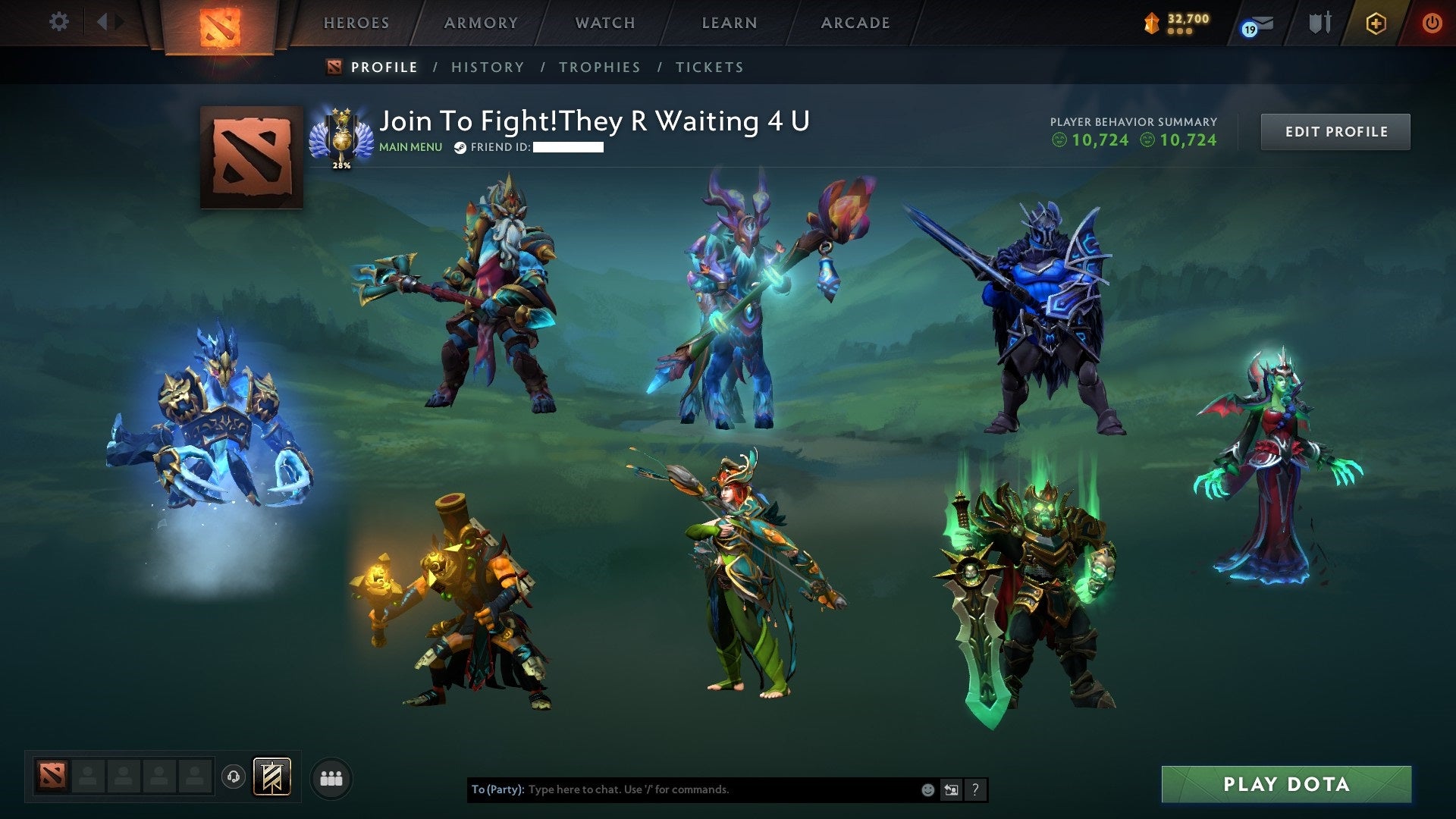Viewport: 1456px width, 819px height.
Task: Open the ARCADE menu item
Action: [x=855, y=23]
